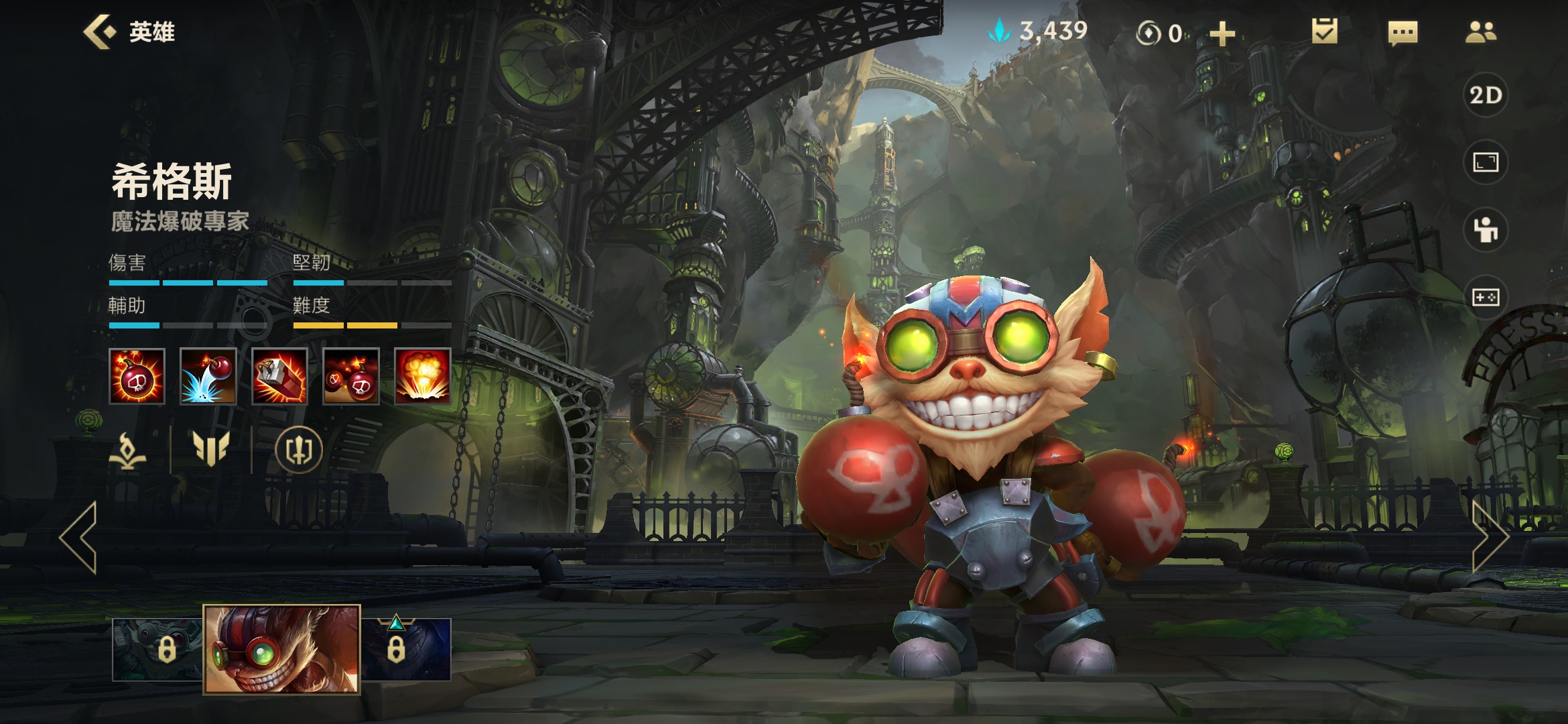This screenshot has height=724, width=1568.
Task: Expand the champion view to fullscreen
Action: (x=1486, y=162)
